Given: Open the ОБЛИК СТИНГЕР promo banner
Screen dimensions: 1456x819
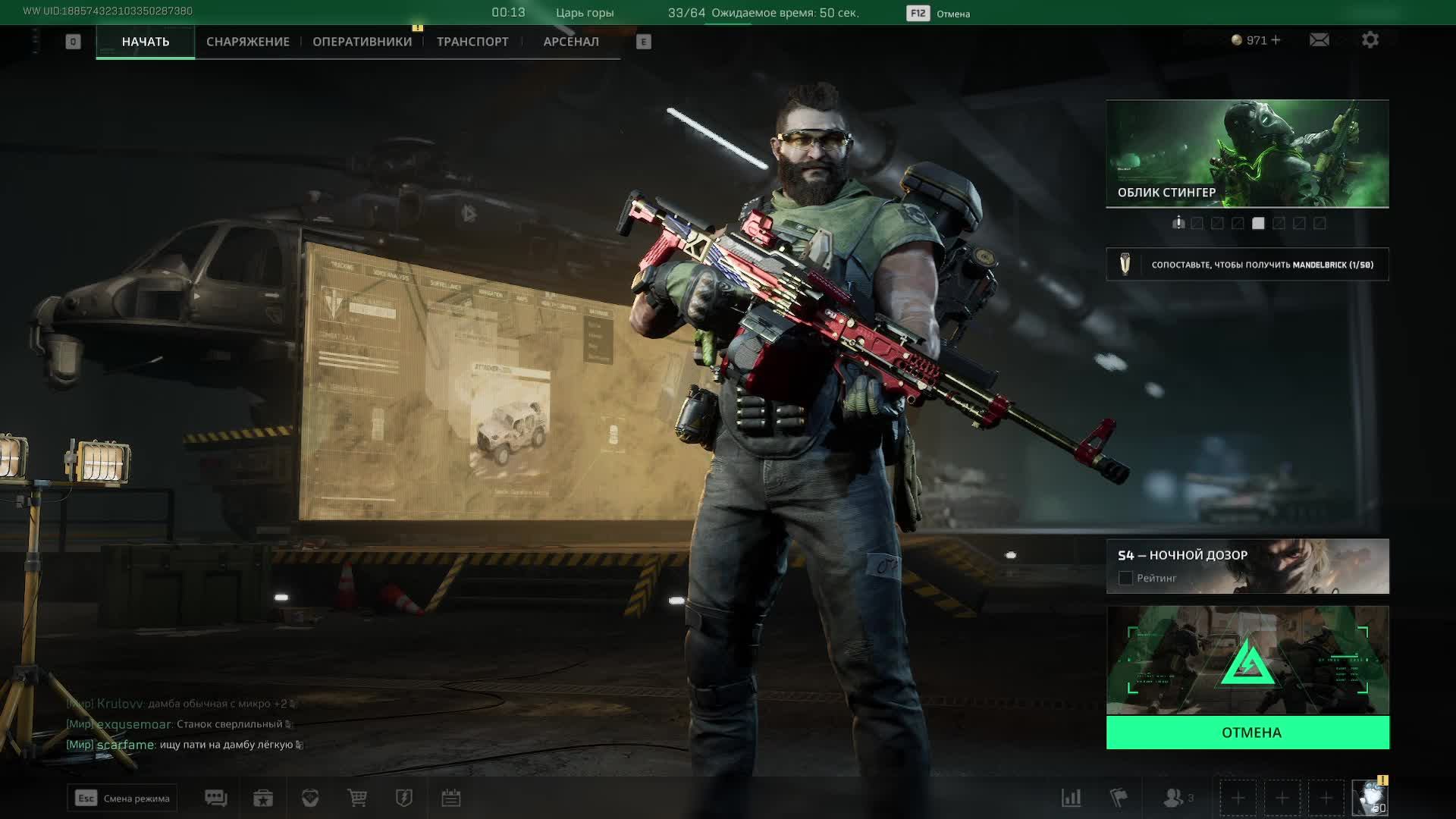Looking at the screenshot, I should 1247,153.
